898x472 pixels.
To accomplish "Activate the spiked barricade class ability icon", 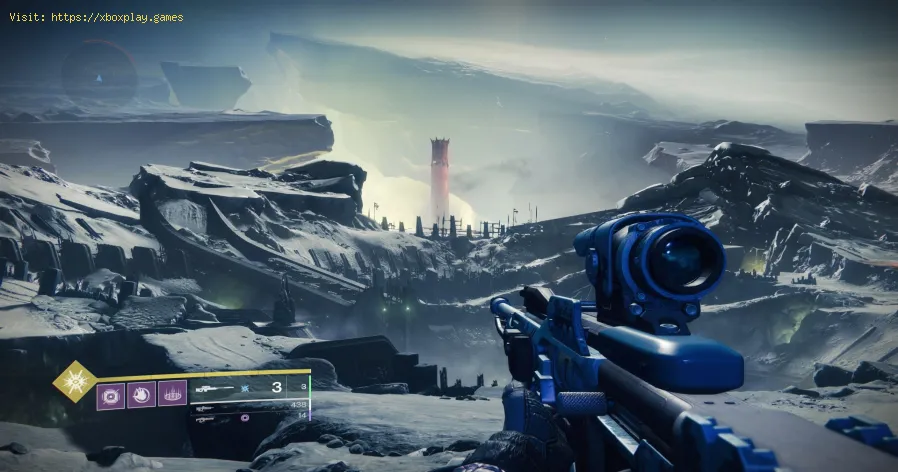I will click(x=172, y=394).
